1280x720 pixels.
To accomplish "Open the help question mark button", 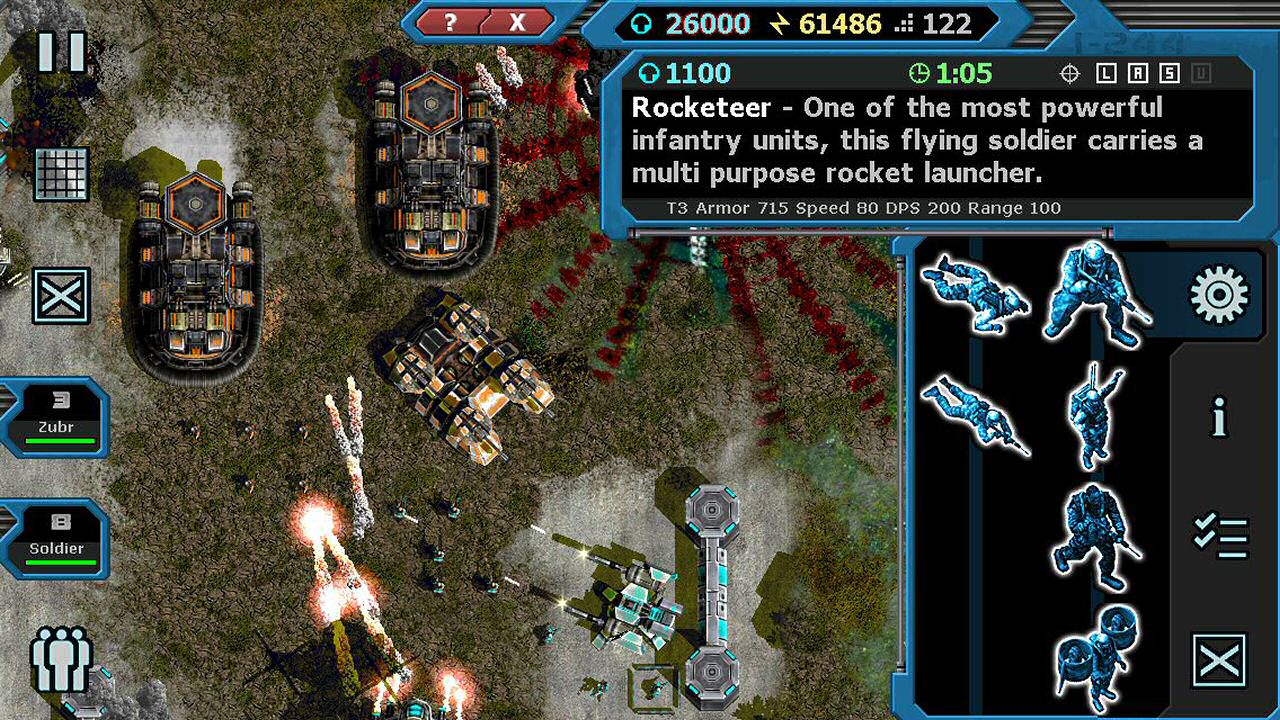I will pos(451,22).
